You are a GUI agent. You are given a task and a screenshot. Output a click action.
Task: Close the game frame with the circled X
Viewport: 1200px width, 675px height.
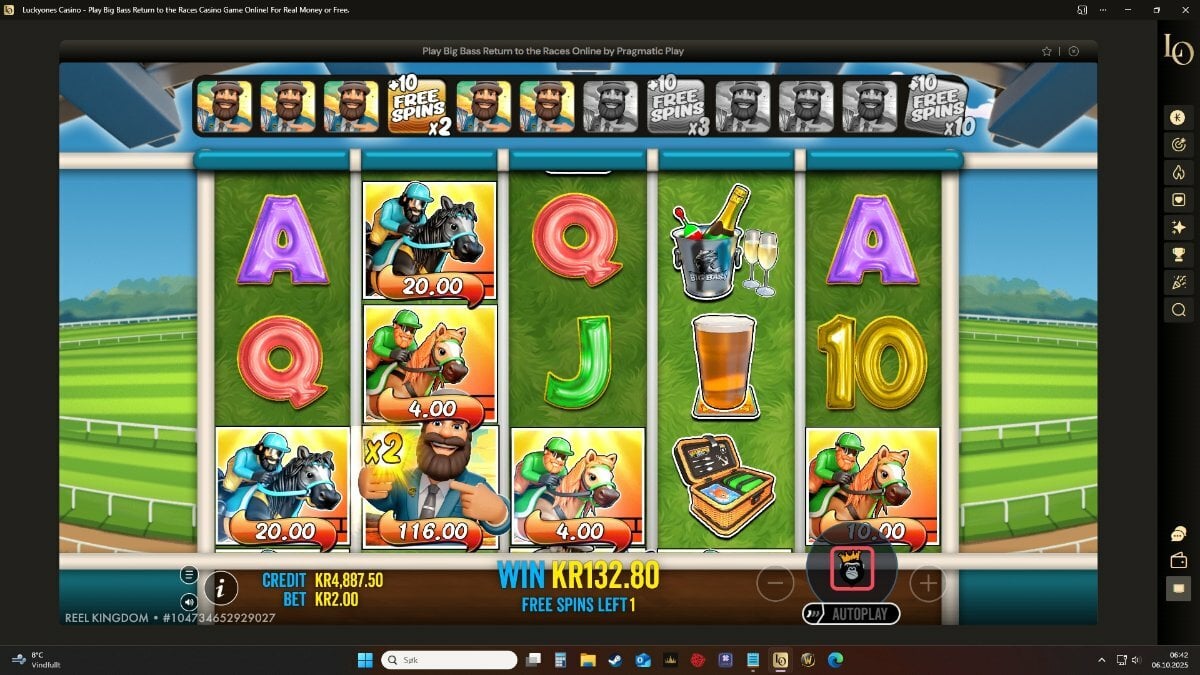[x=1074, y=51]
